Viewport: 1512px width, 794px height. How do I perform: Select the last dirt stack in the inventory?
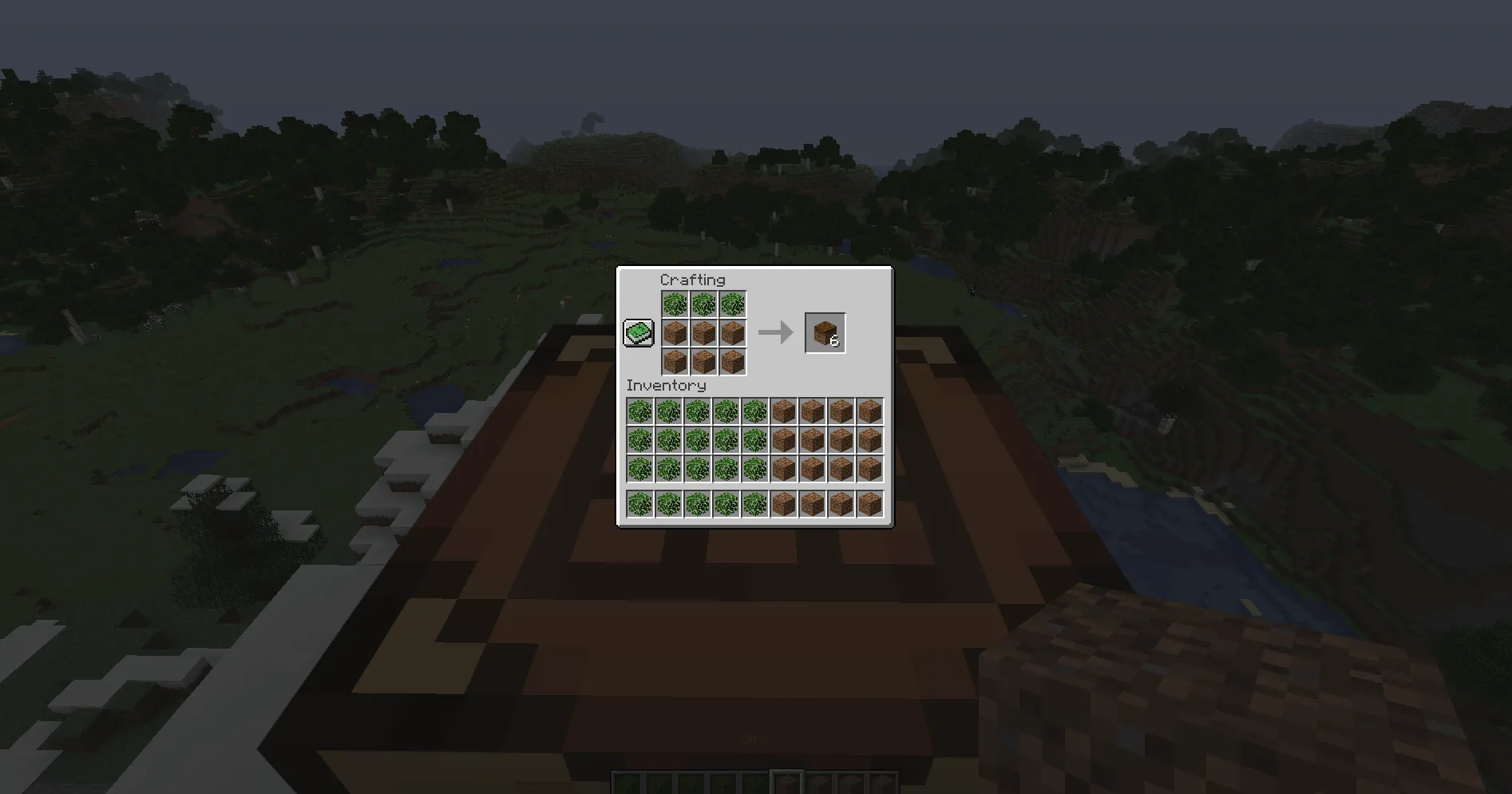coord(869,502)
